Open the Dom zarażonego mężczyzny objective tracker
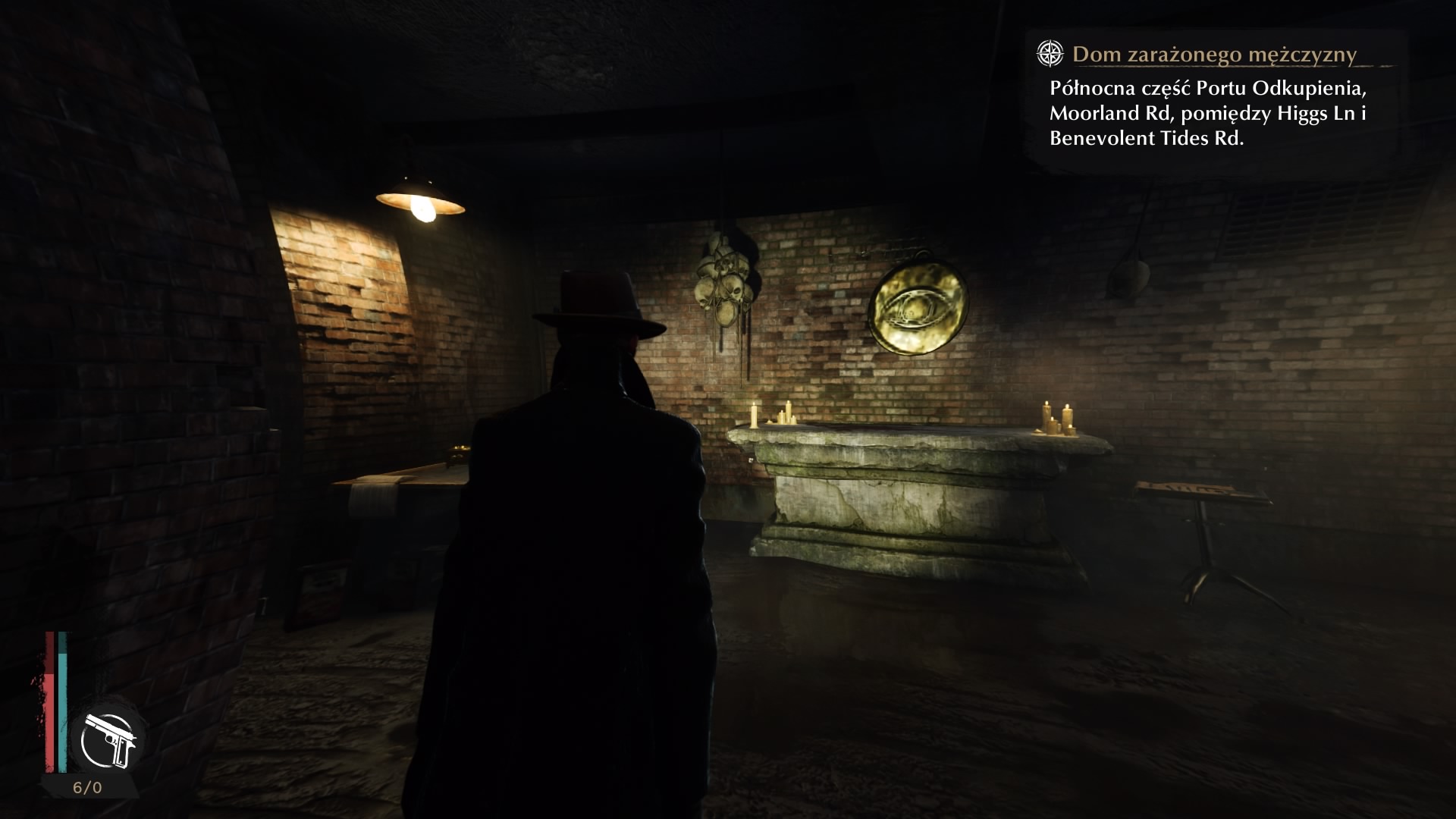The height and width of the screenshot is (819, 1456). [1213, 55]
